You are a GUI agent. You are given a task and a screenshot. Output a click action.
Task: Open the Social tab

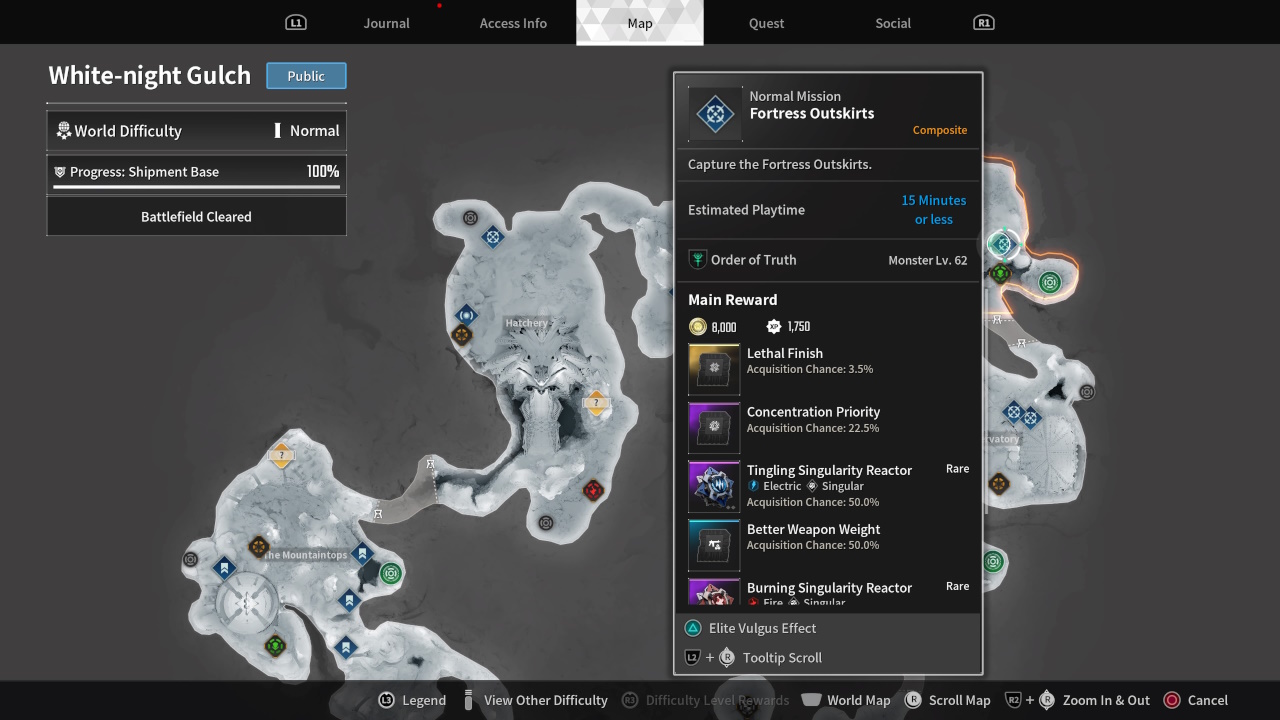pyautogui.click(x=892, y=23)
